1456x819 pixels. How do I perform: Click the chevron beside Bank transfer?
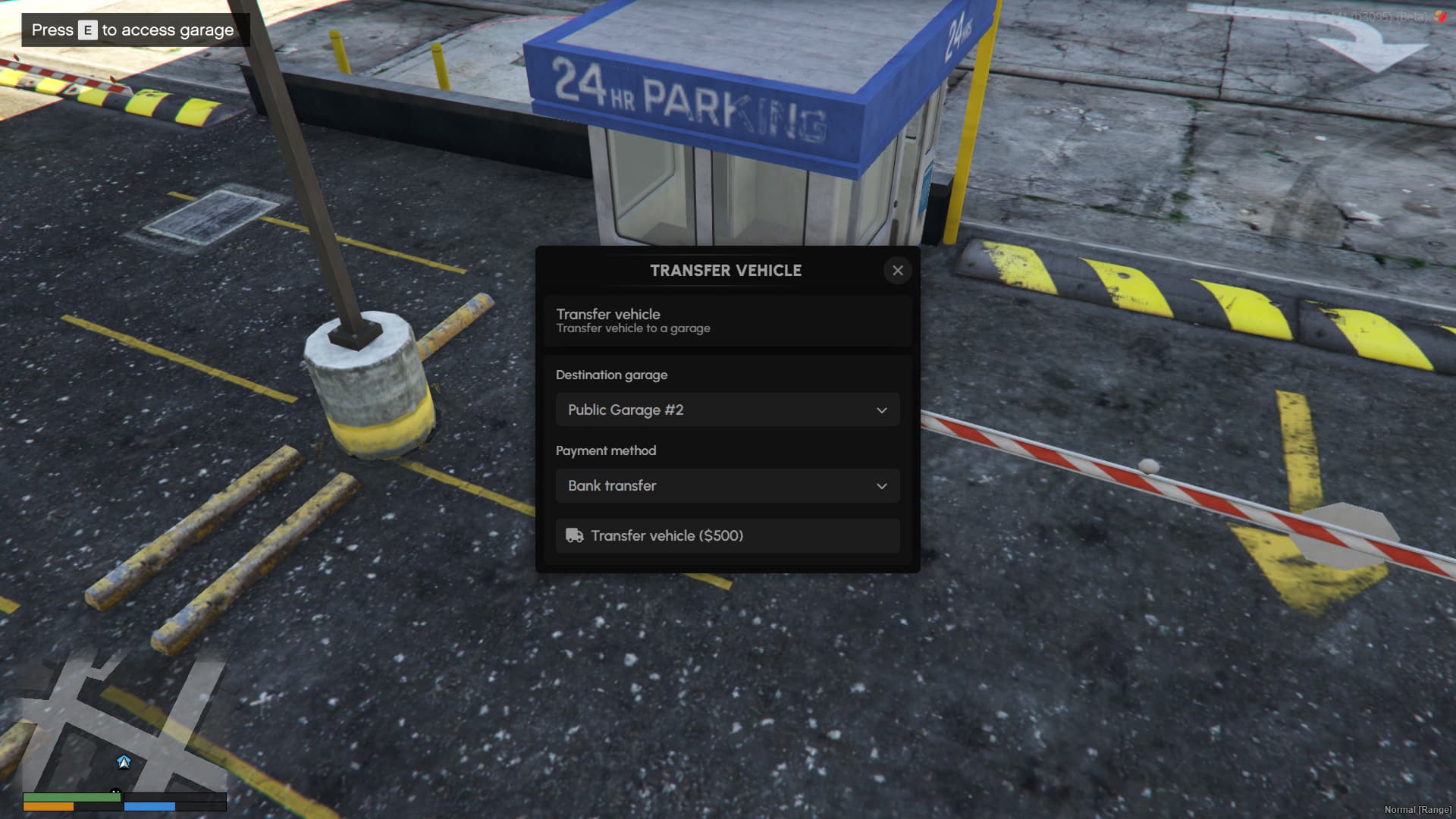click(881, 485)
